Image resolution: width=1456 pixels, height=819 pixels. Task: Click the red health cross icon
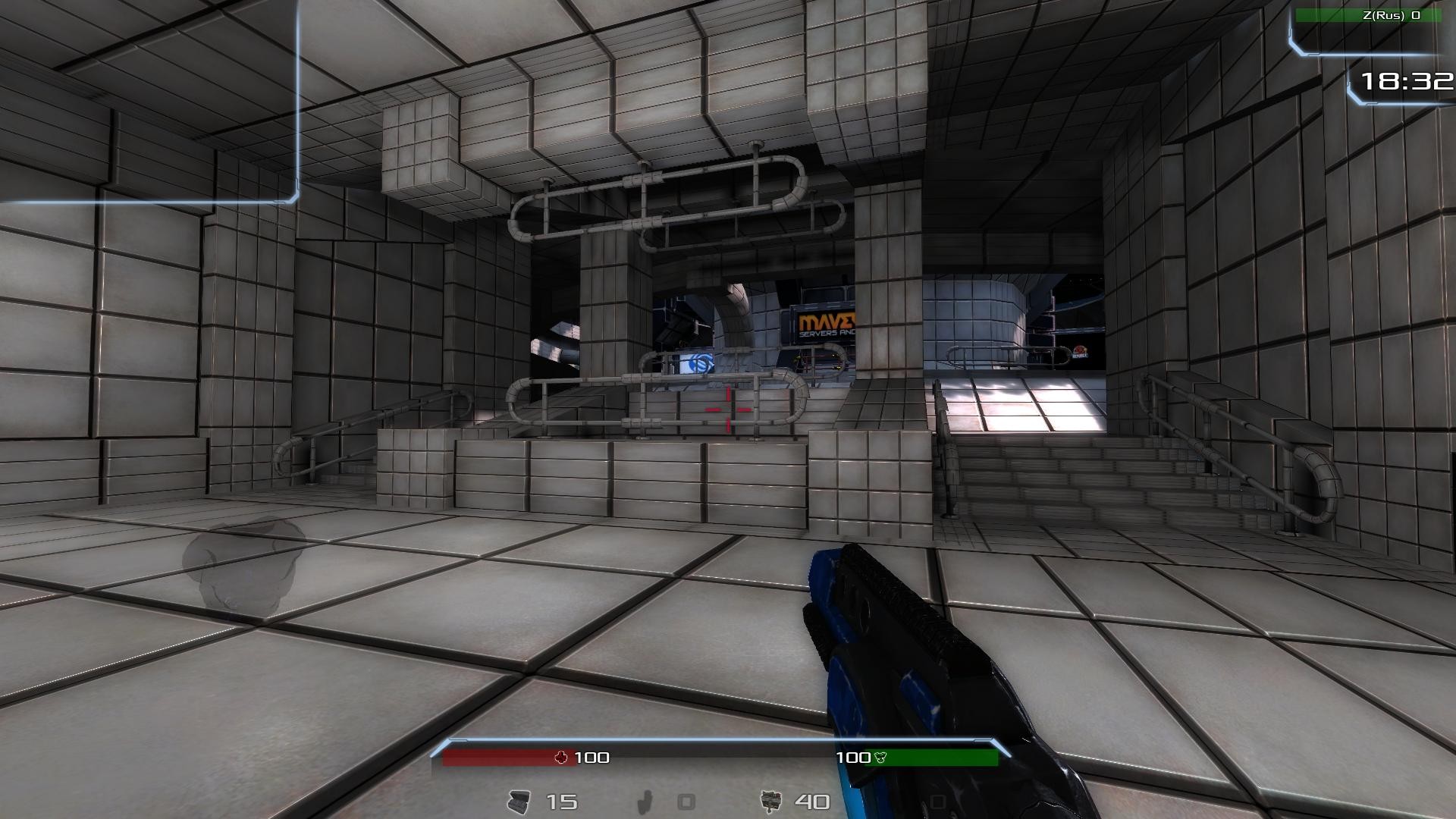pyautogui.click(x=562, y=757)
